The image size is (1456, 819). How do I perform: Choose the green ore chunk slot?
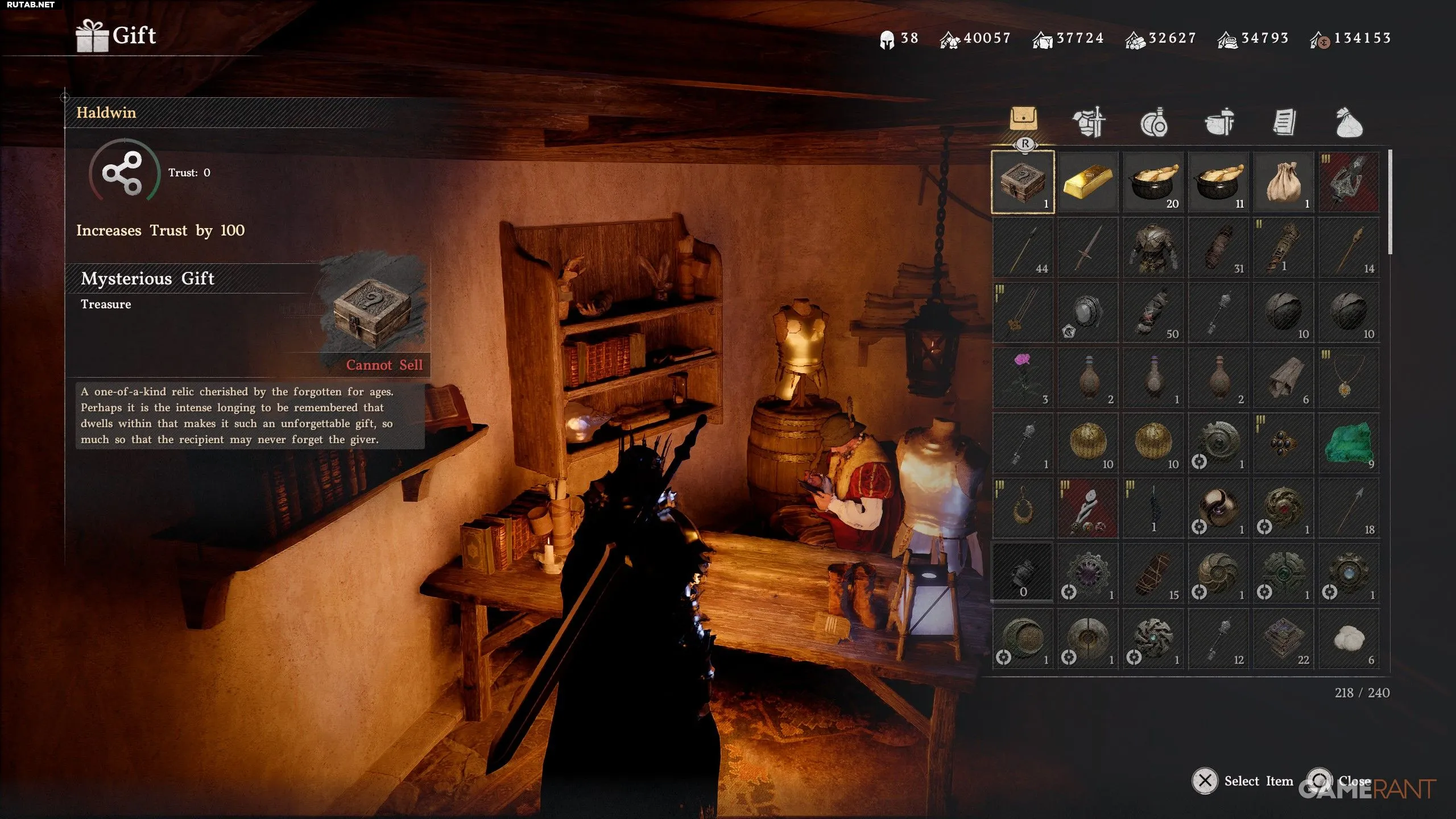[1349, 443]
